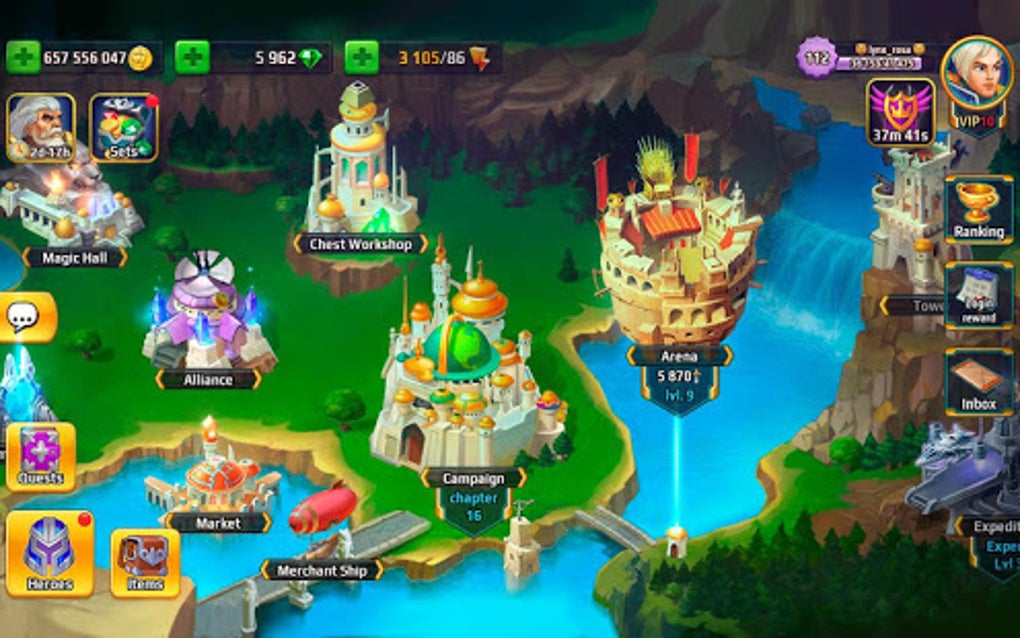The image size is (1020, 638).
Task: Open the Quests menu
Action: pyautogui.click(x=41, y=457)
